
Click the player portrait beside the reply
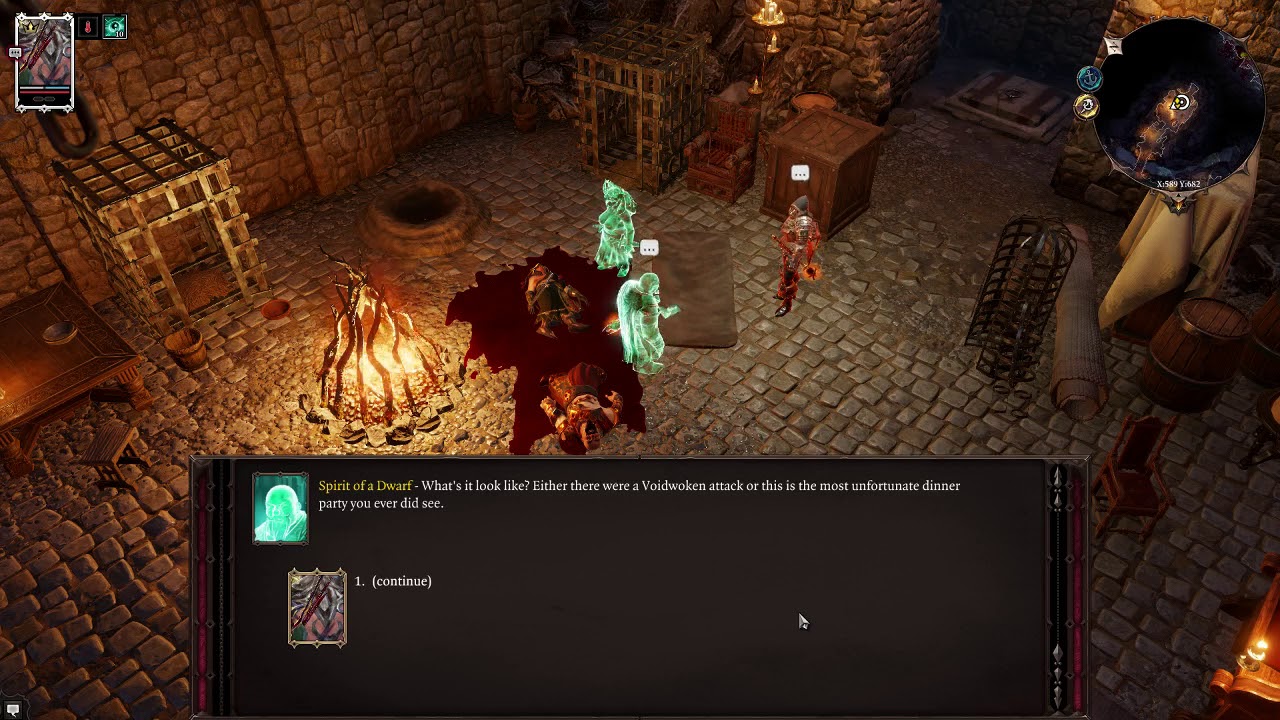pyautogui.click(x=317, y=608)
